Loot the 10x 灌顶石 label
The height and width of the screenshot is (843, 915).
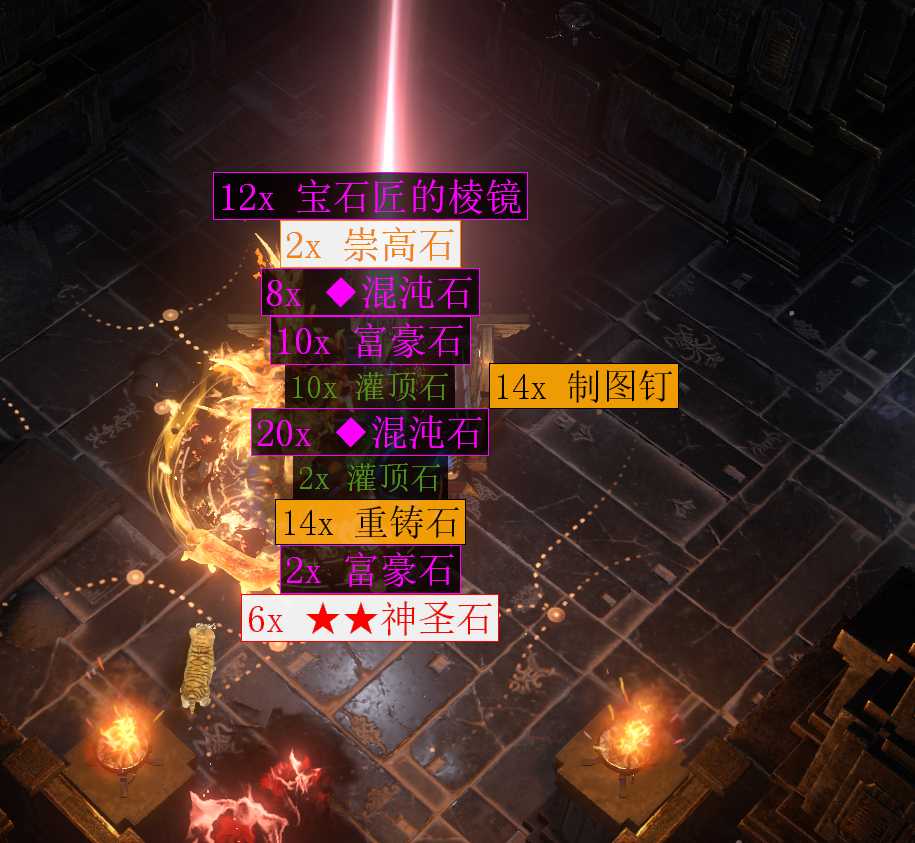click(x=369, y=387)
